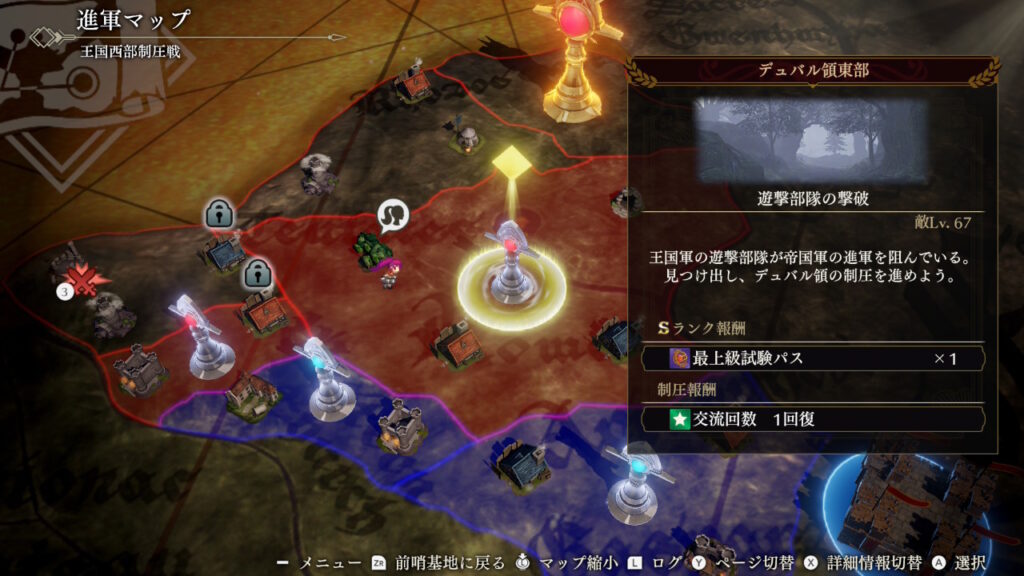View the 最上級試験パス S-rank reward row
The height and width of the screenshot is (576, 1024).
pyautogui.click(x=812, y=358)
